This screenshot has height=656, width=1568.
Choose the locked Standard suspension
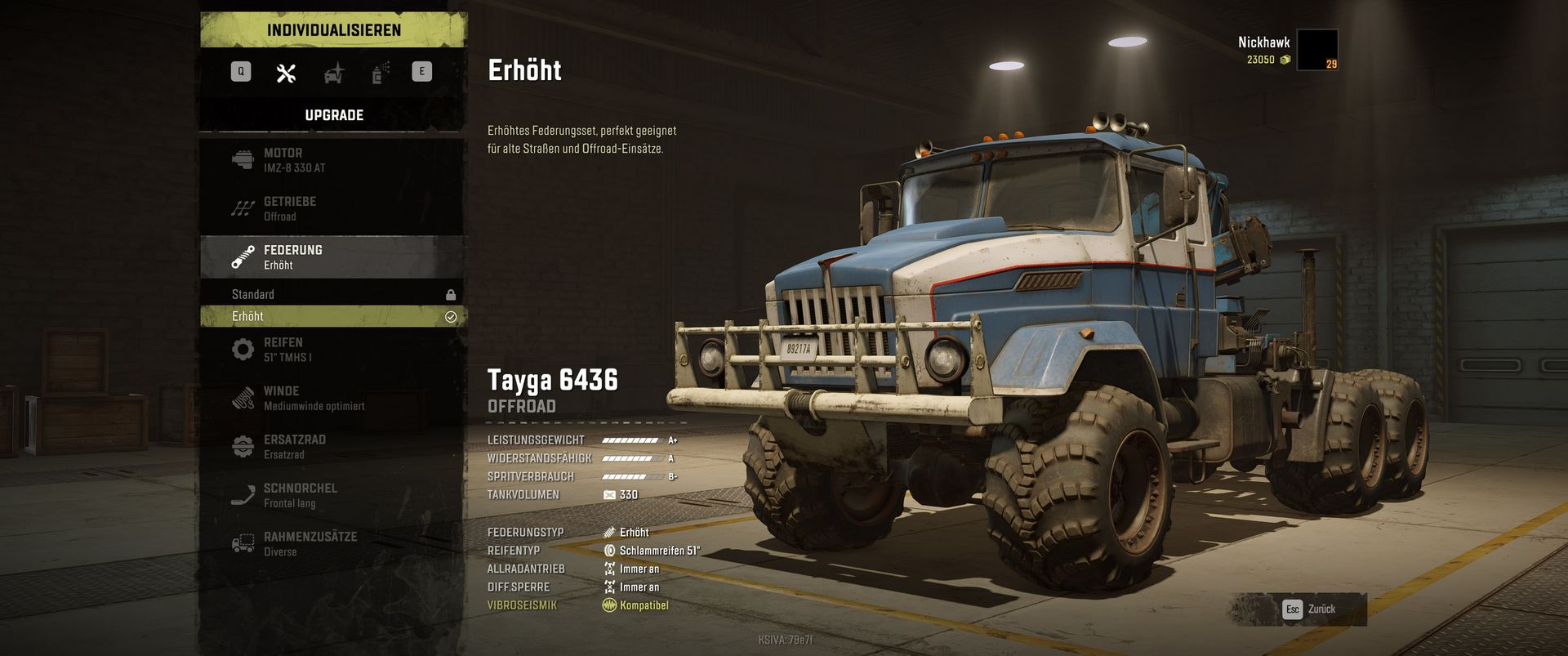[x=333, y=294]
